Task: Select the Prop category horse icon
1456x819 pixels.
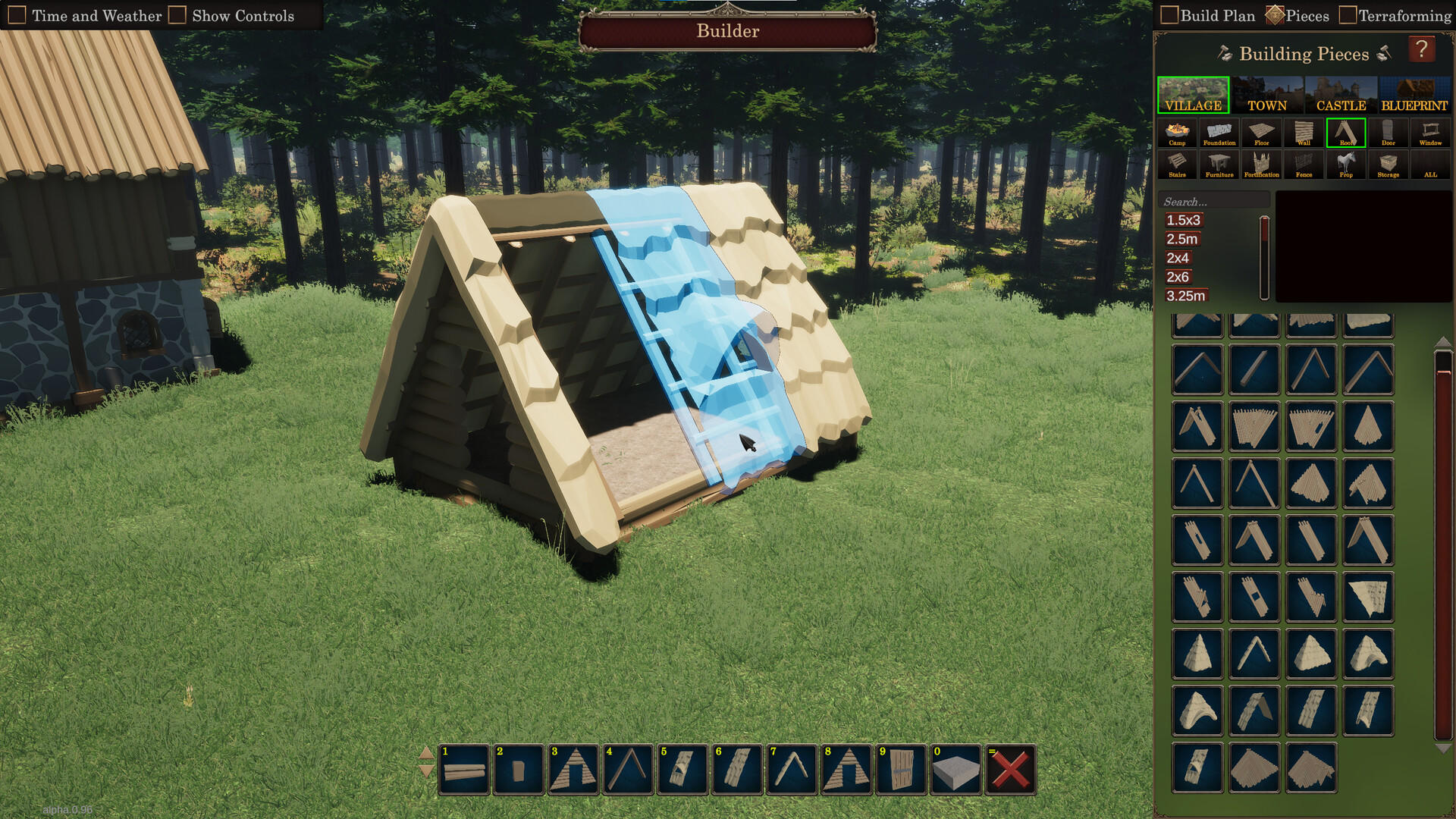Action: (x=1347, y=165)
